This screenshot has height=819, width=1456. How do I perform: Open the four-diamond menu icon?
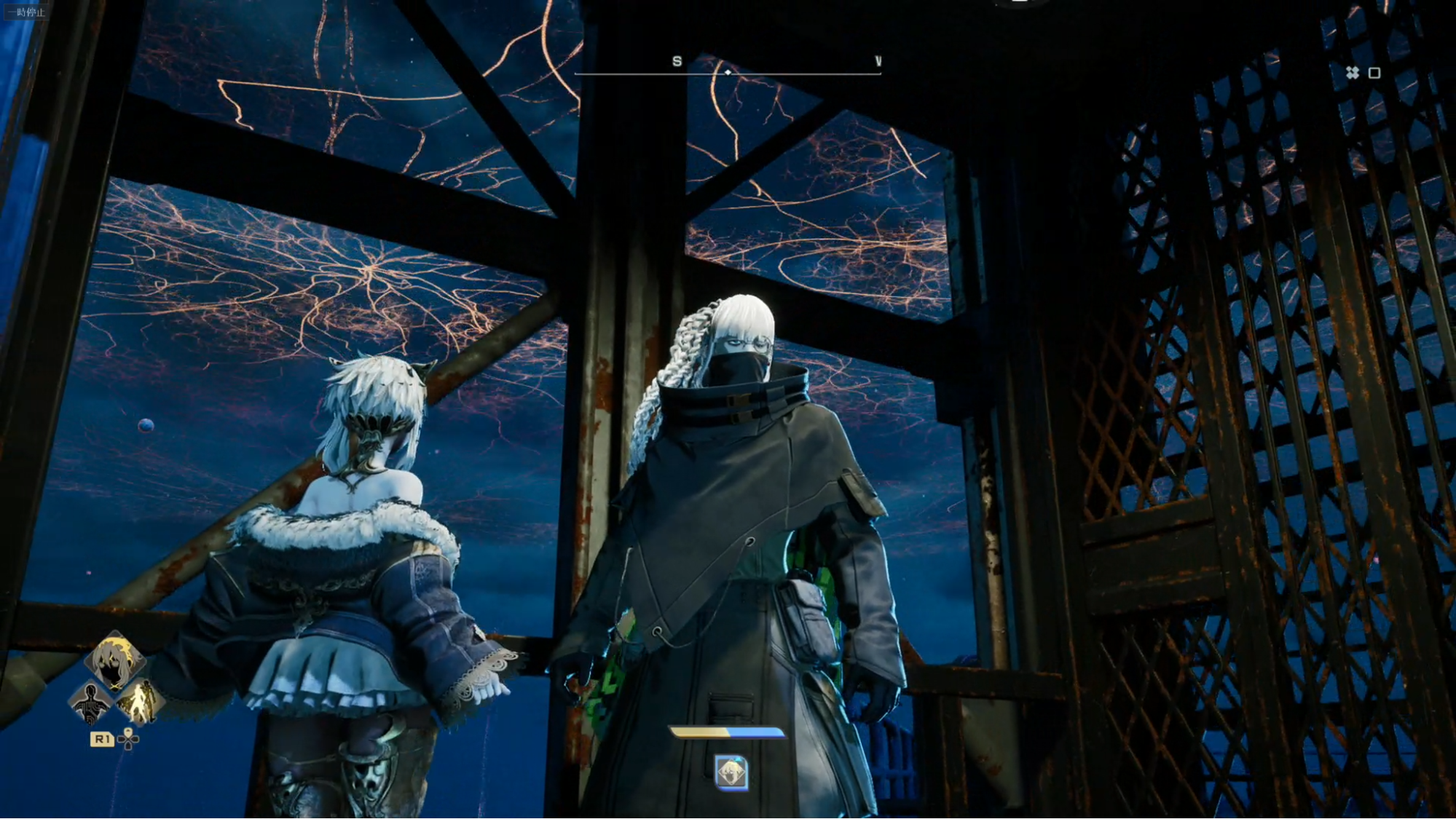(x=1353, y=73)
